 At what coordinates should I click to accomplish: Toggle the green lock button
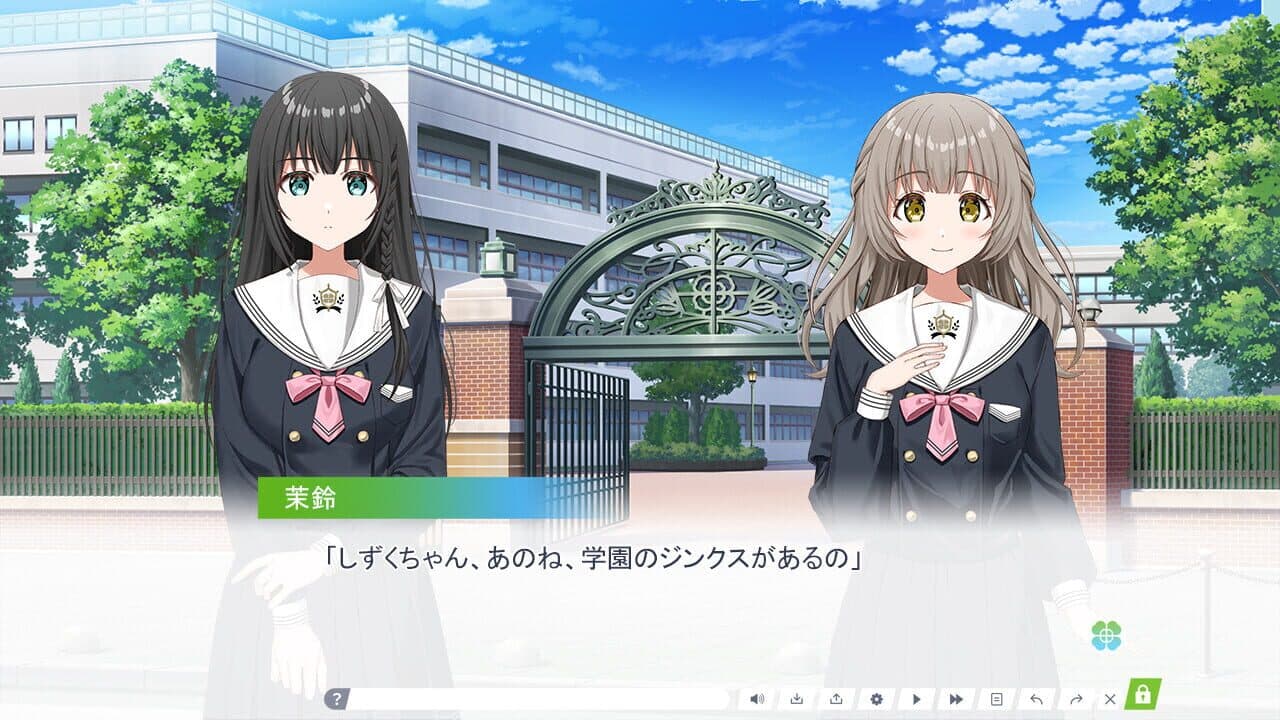tap(1142, 697)
